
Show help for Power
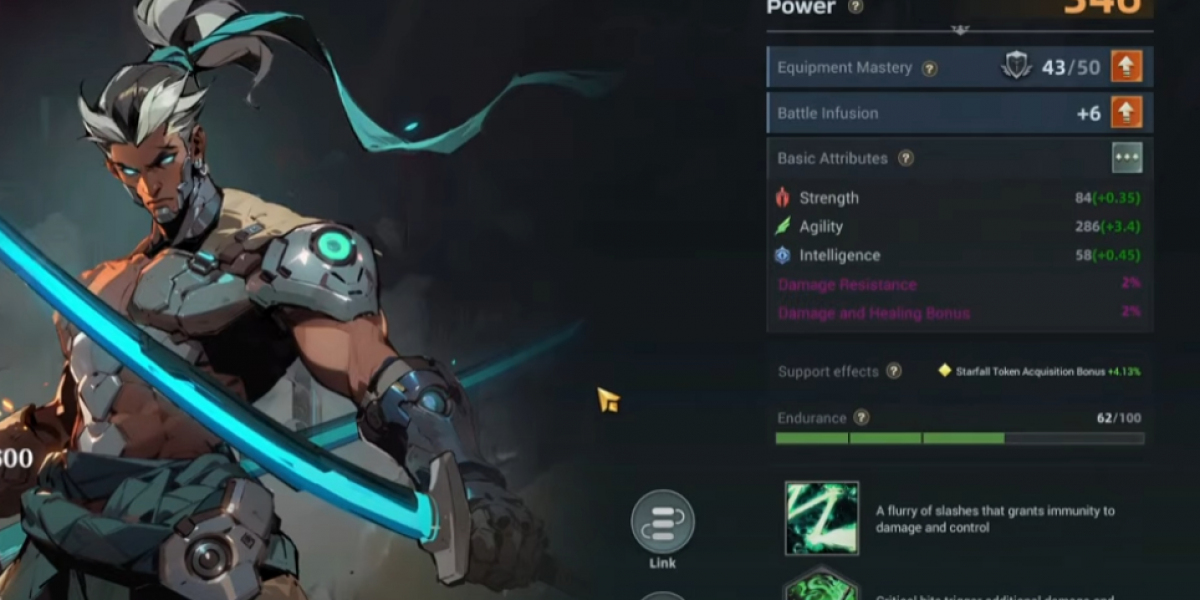pos(855,7)
